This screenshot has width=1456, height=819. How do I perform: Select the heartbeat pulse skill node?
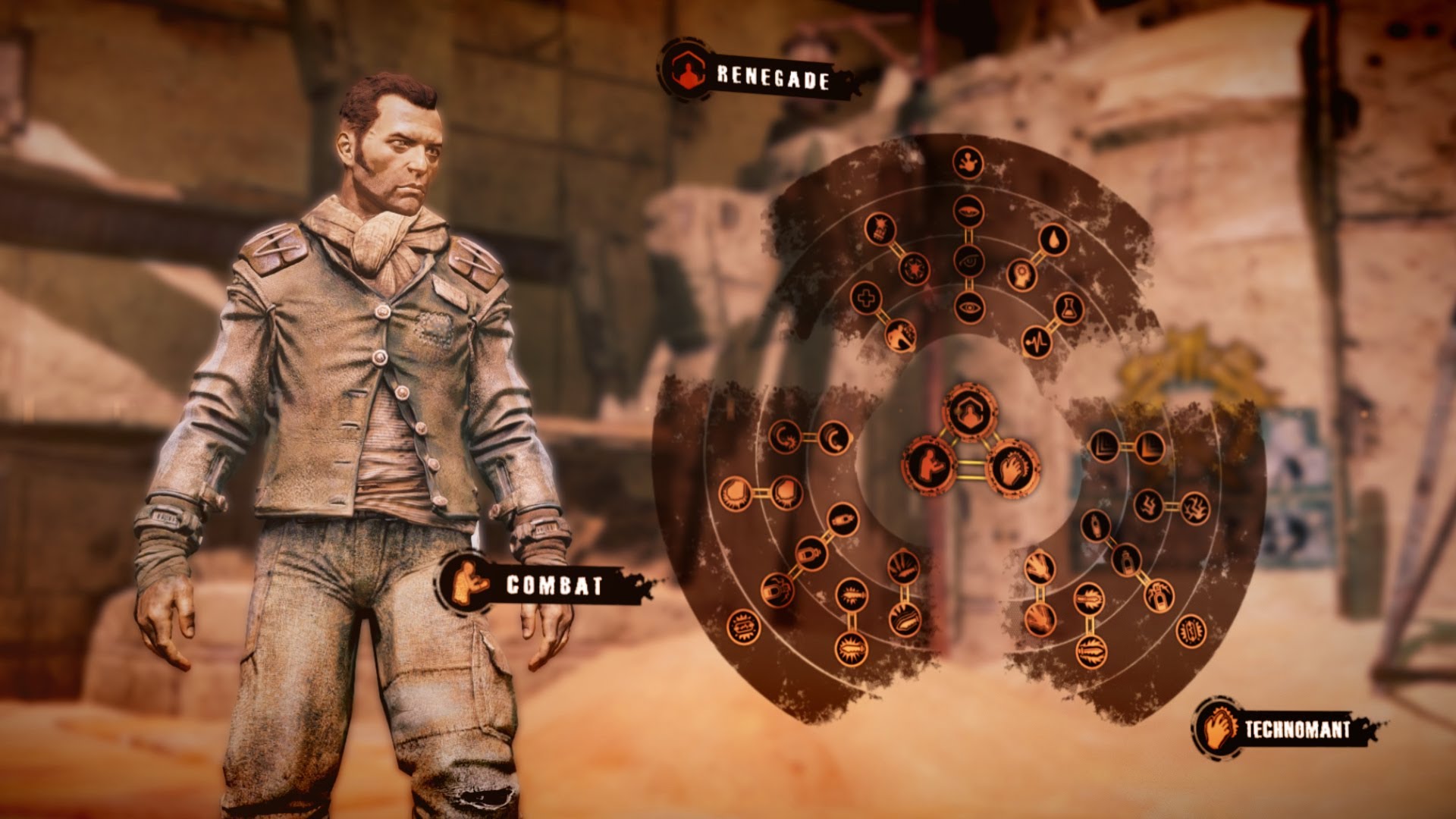(1036, 342)
